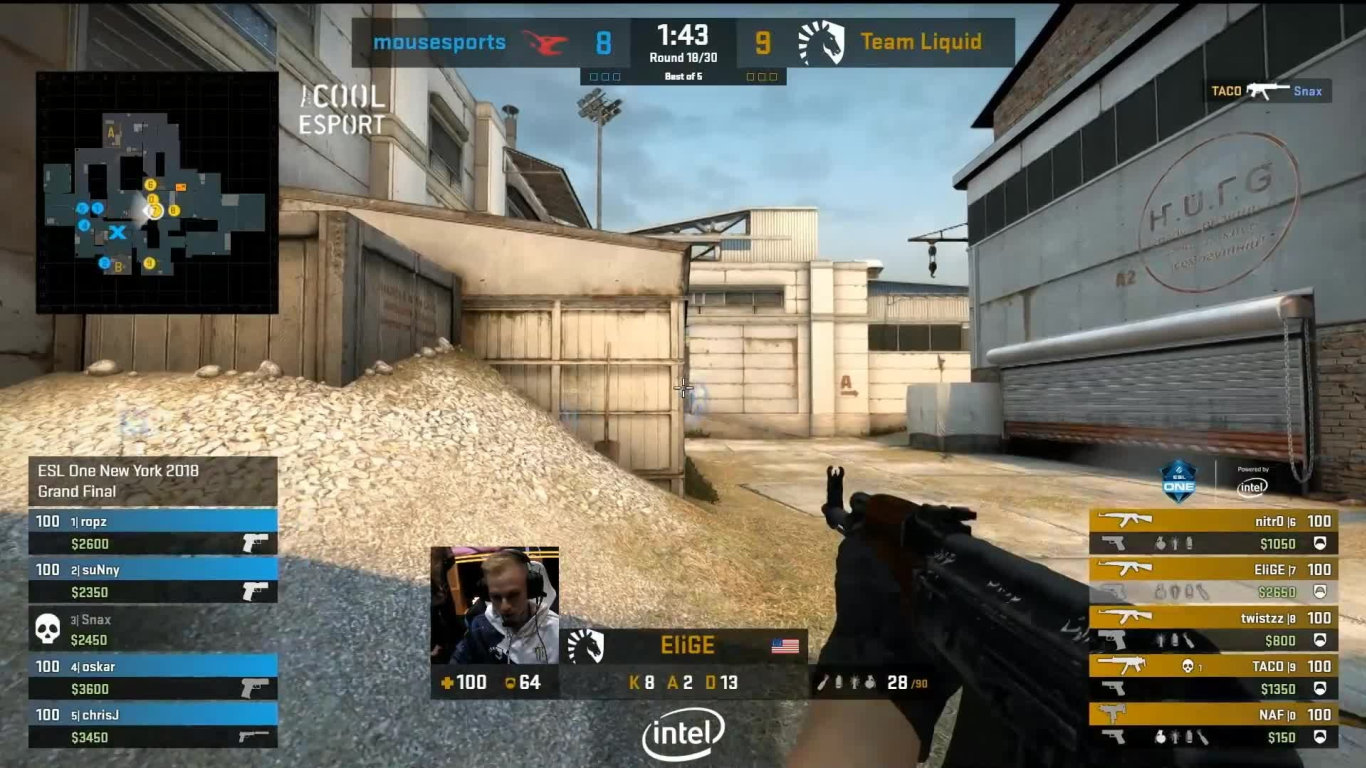1366x768 pixels.
Task: Click the ESL One logo above Powered by Intel
Action: pos(1180,484)
